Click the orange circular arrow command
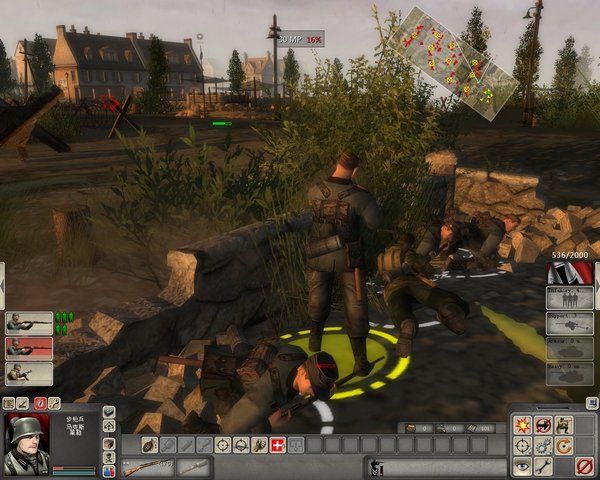This screenshot has height=480, width=600. click(564, 444)
